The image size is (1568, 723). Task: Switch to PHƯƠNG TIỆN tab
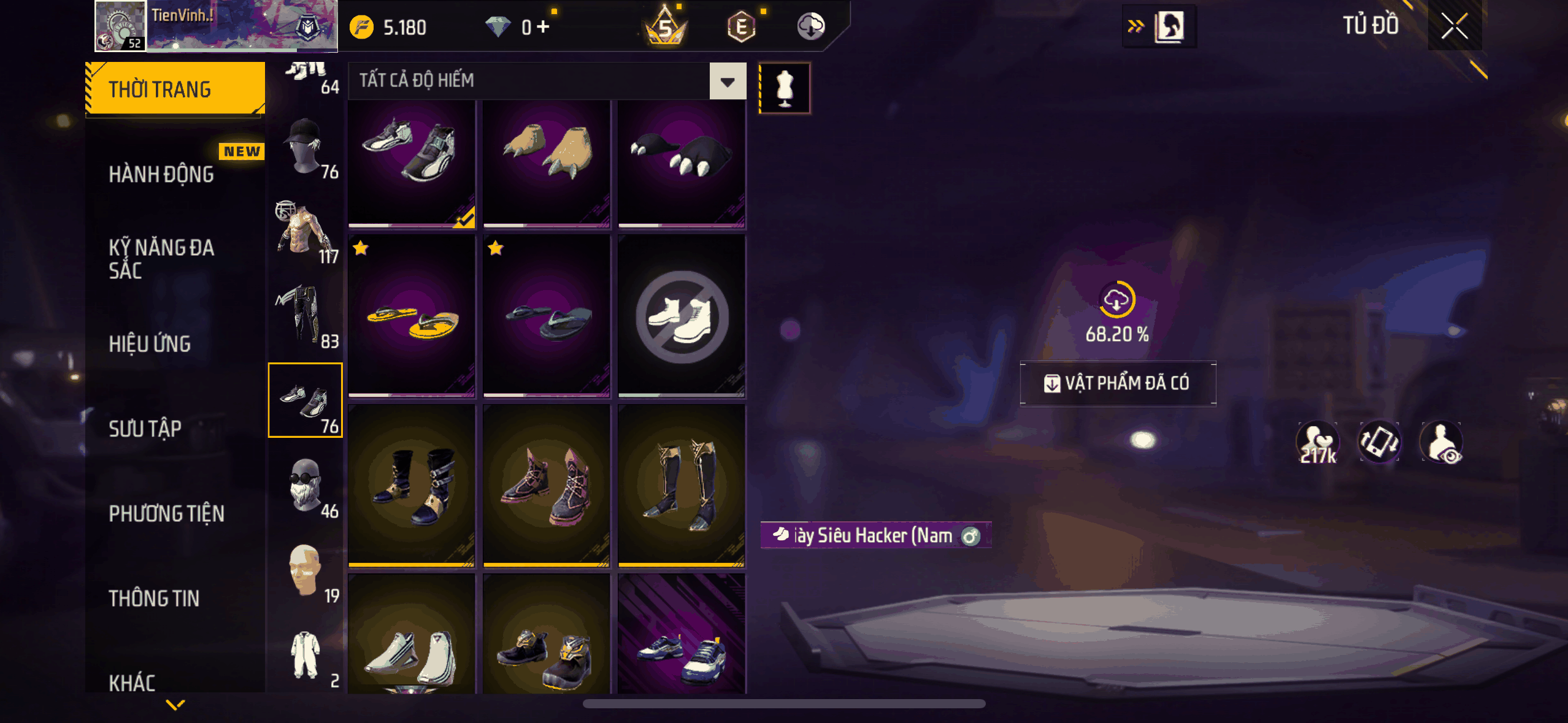pos(166,513)
